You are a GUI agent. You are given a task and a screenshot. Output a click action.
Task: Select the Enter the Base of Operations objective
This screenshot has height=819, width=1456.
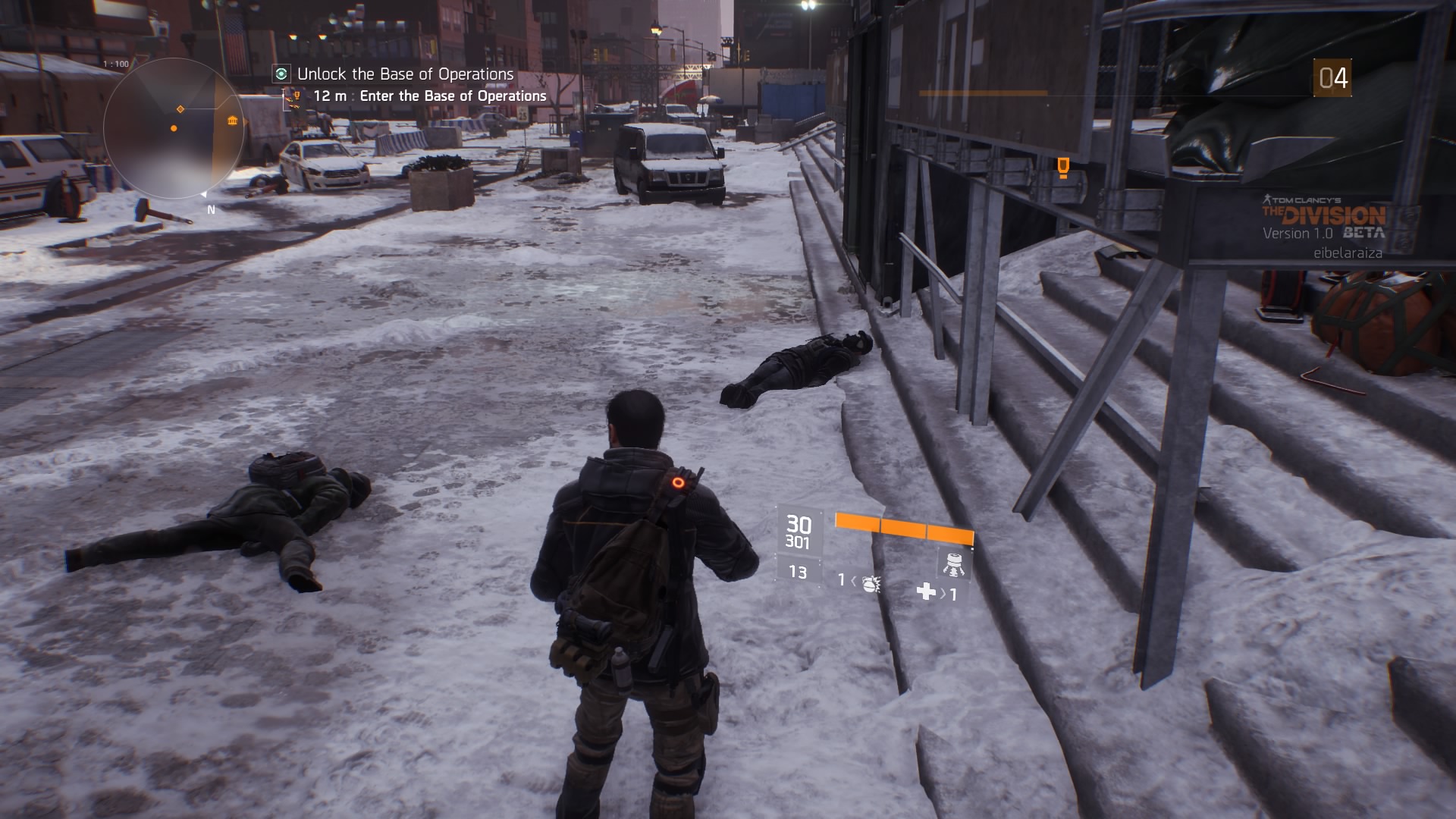tap(453, 96)
